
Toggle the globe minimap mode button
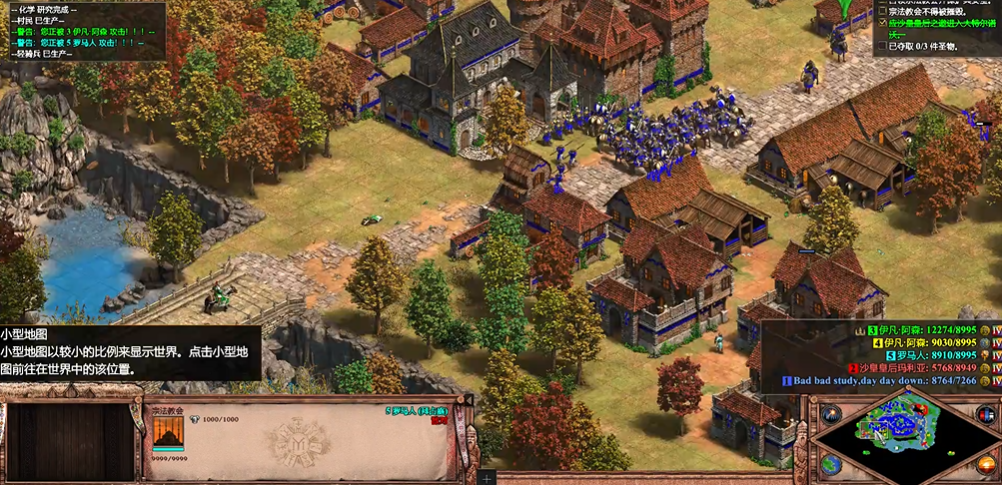pos(831,464)
